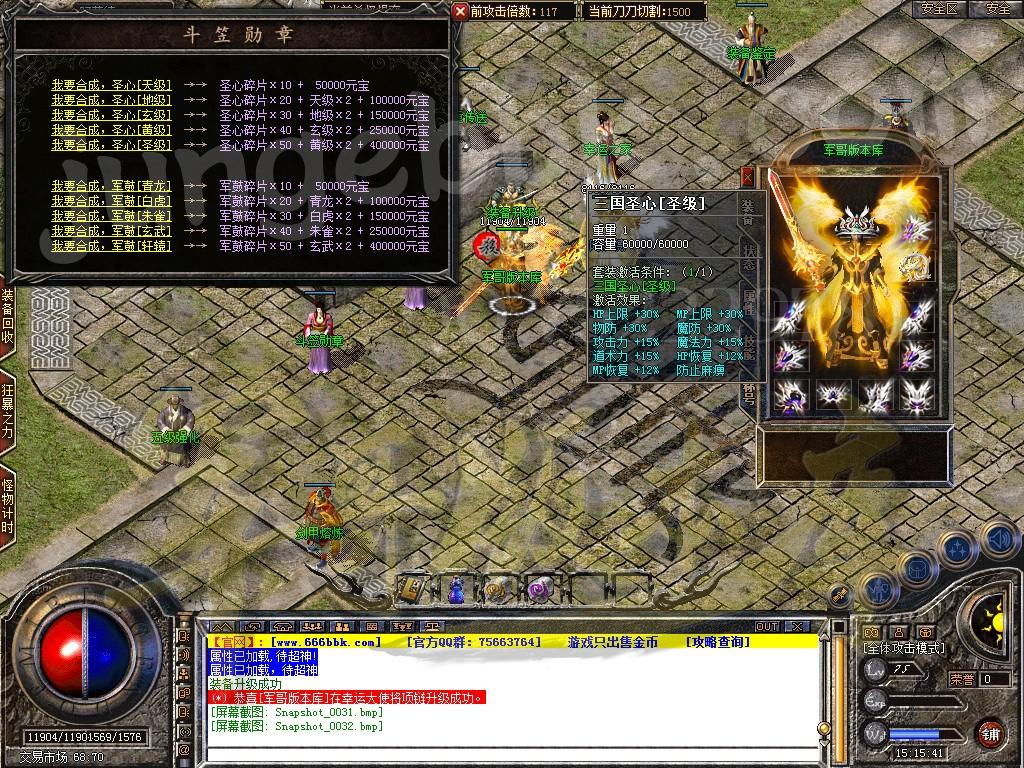Open the 装备回收 side tab
The height and width of the screenshot is (768, 1024).
tap(8, 316)
